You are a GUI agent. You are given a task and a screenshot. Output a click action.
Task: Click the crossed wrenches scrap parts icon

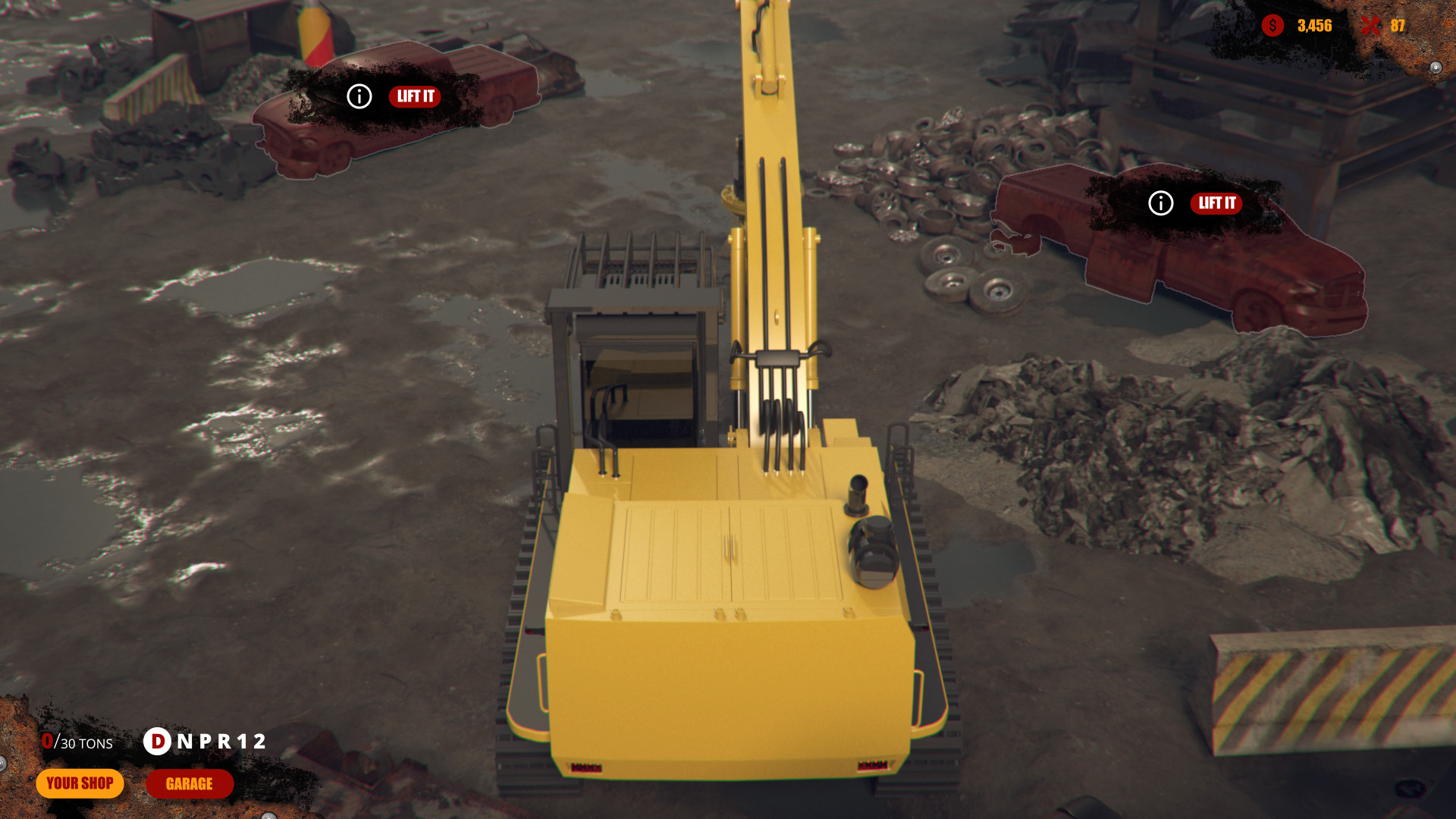coord(1372,26)
